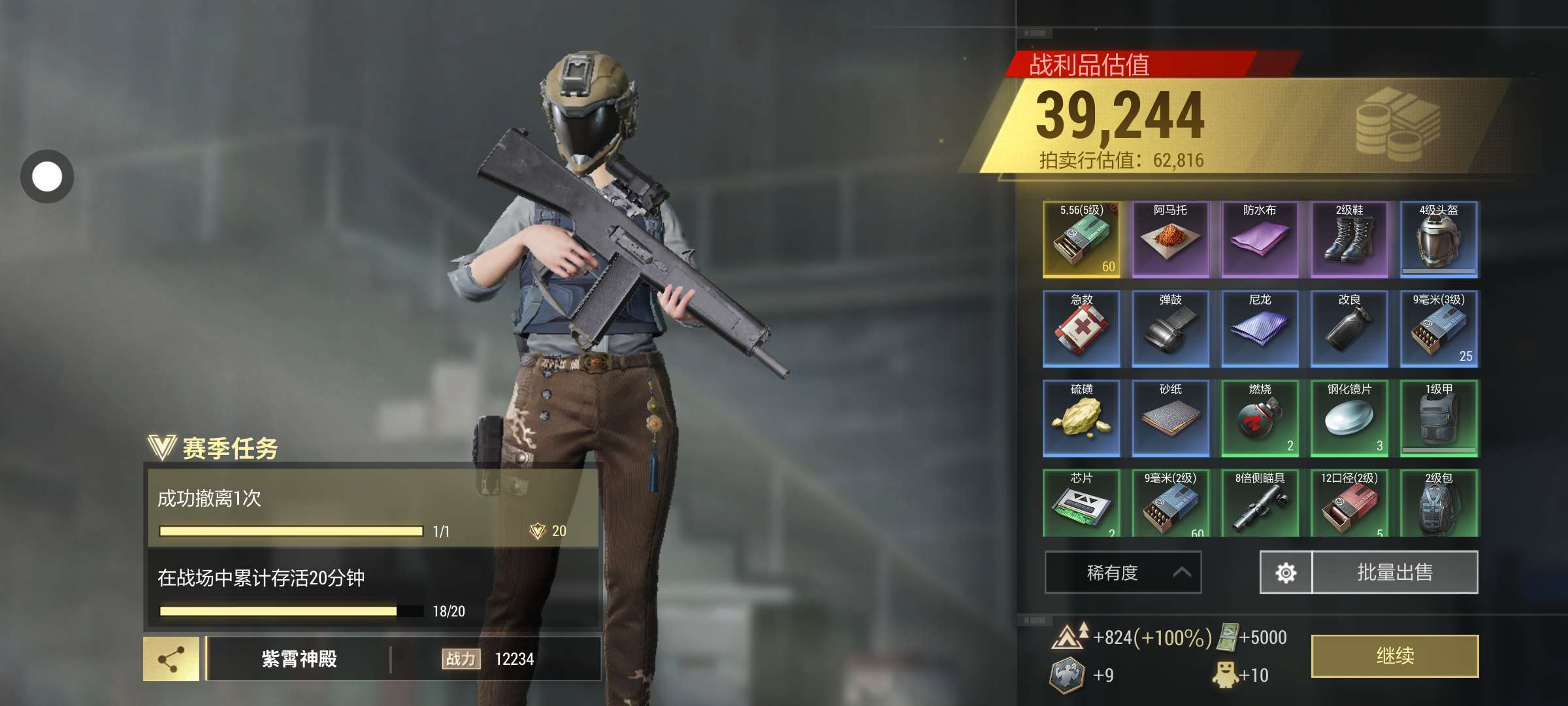Pick the 8倍侧瞄具 scope item
The image size is (1568, 706).
click(x=1260, y=503)
